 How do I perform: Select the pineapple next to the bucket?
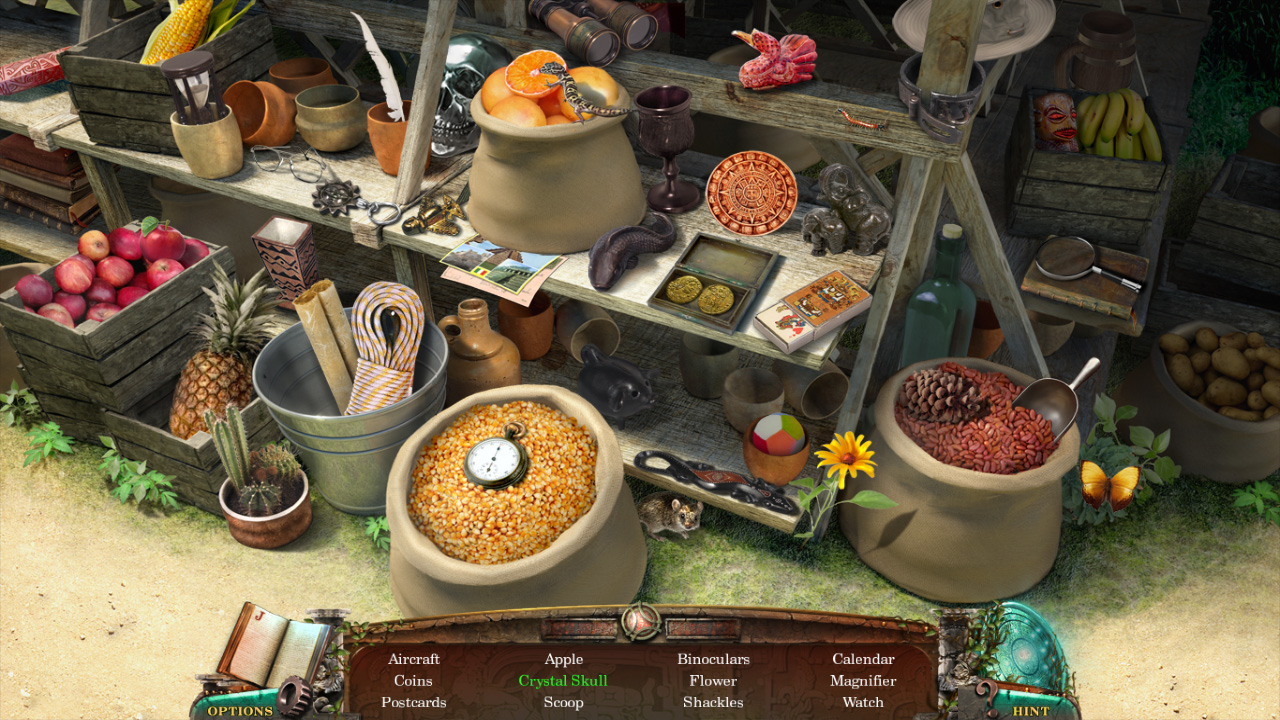pos(205,390)
